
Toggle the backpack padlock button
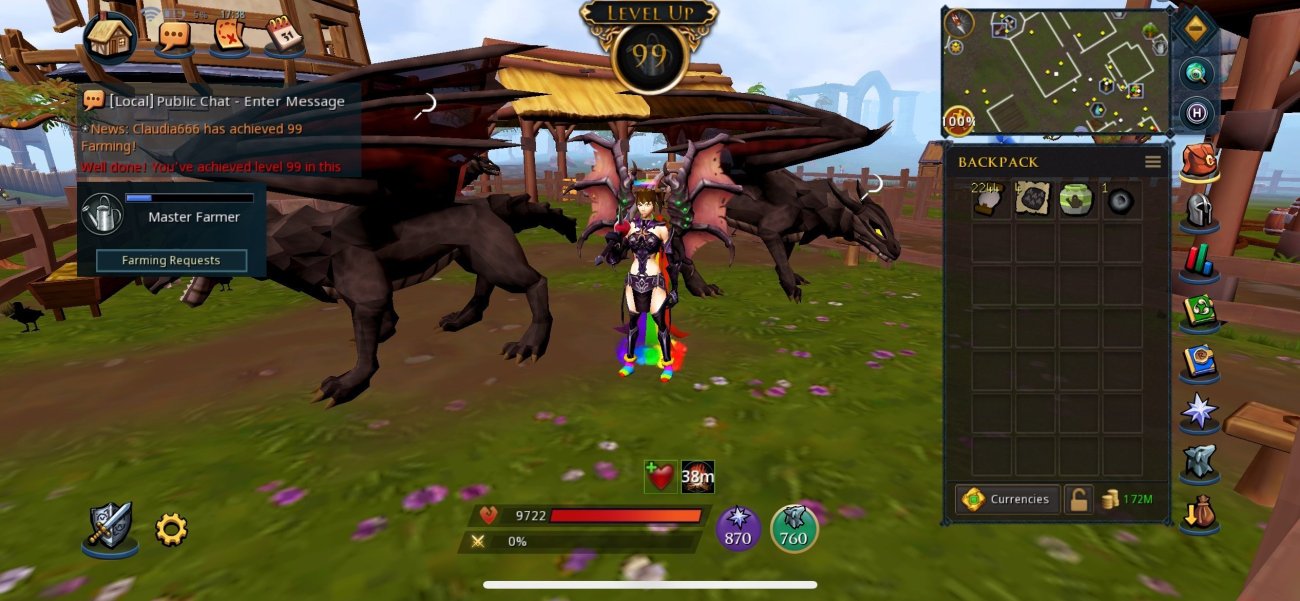[1077, 499]
